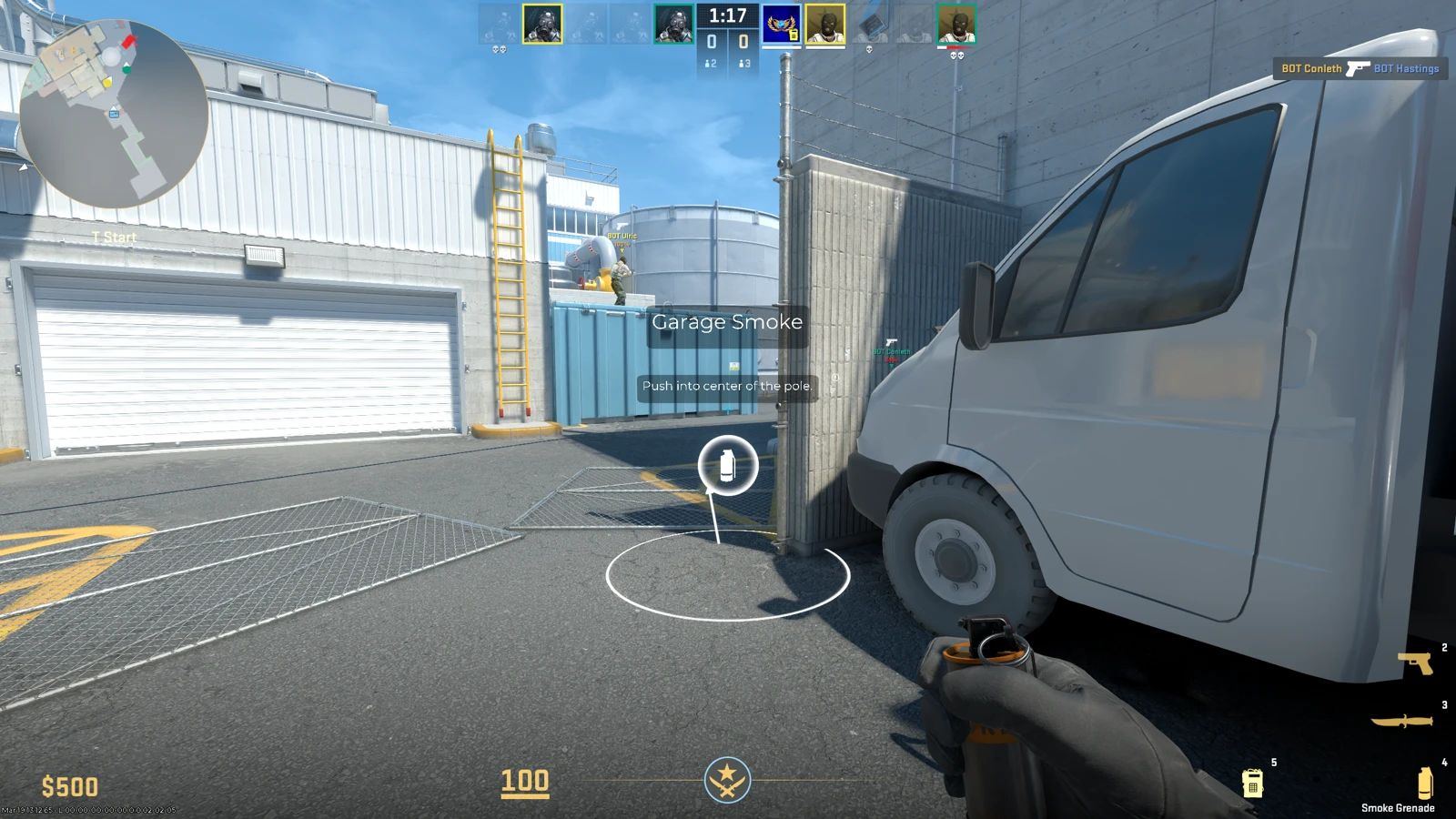Click the blue team crest on the scoreboard
Screen dimensions: 1456x819
pyautogui.click(x=781, y=23)
